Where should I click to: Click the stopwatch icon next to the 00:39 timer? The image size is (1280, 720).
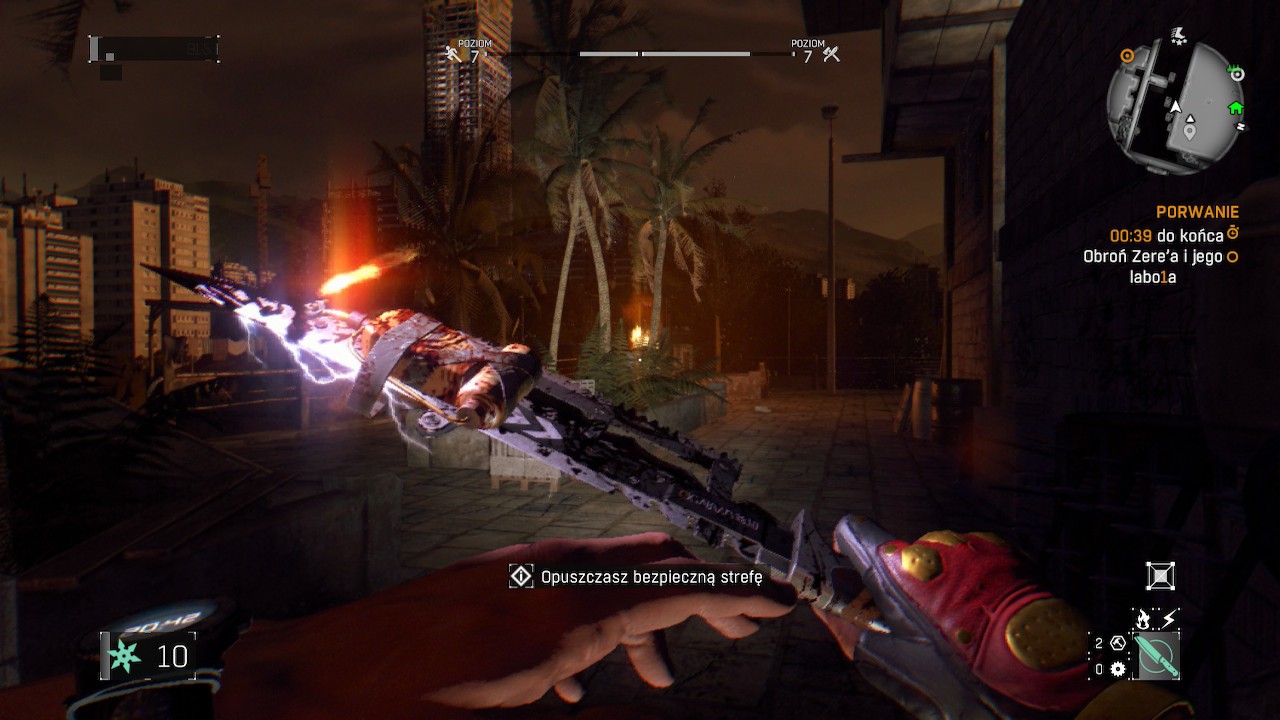pyautogui.click(x=1233, y=233)
